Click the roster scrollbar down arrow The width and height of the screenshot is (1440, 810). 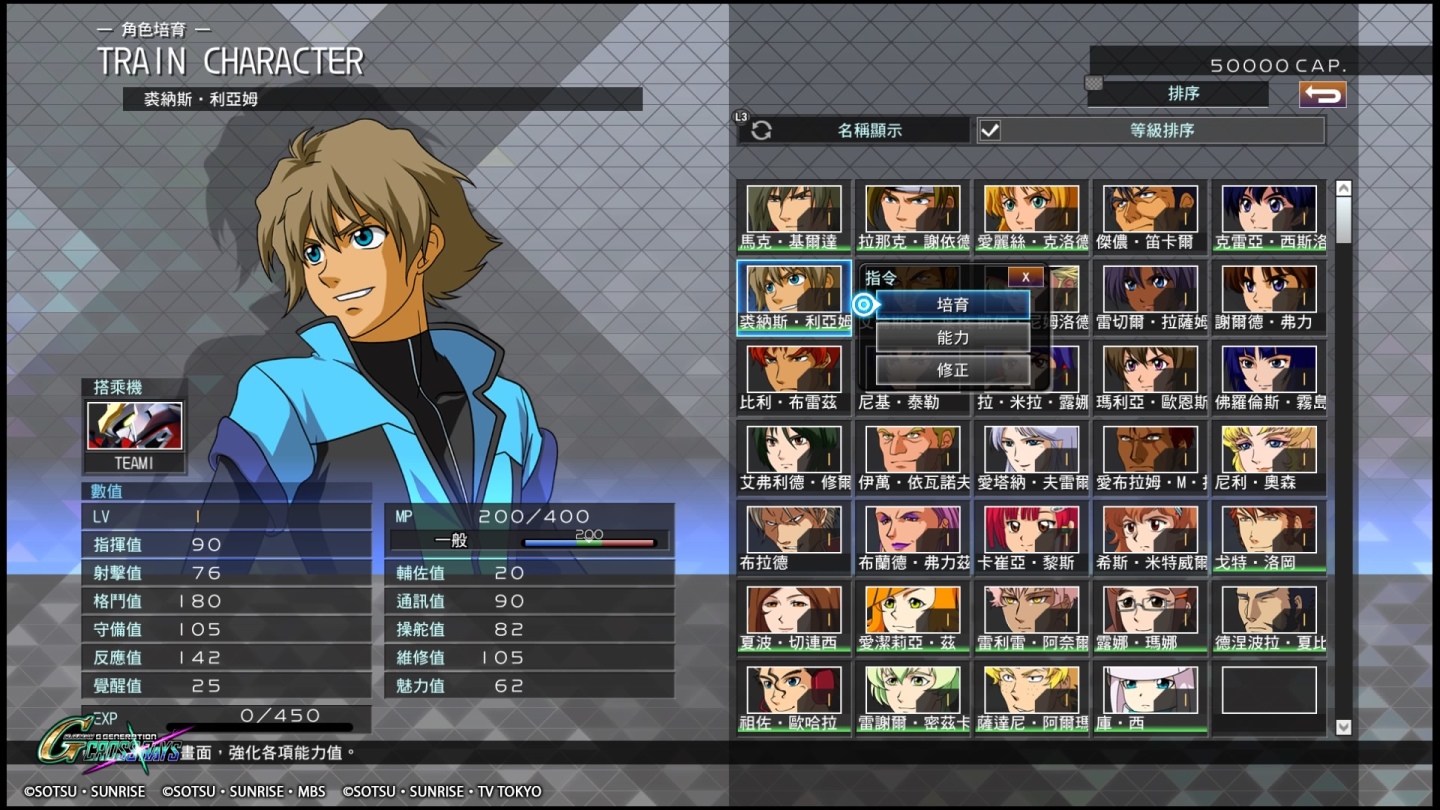tap(1343, 727)
